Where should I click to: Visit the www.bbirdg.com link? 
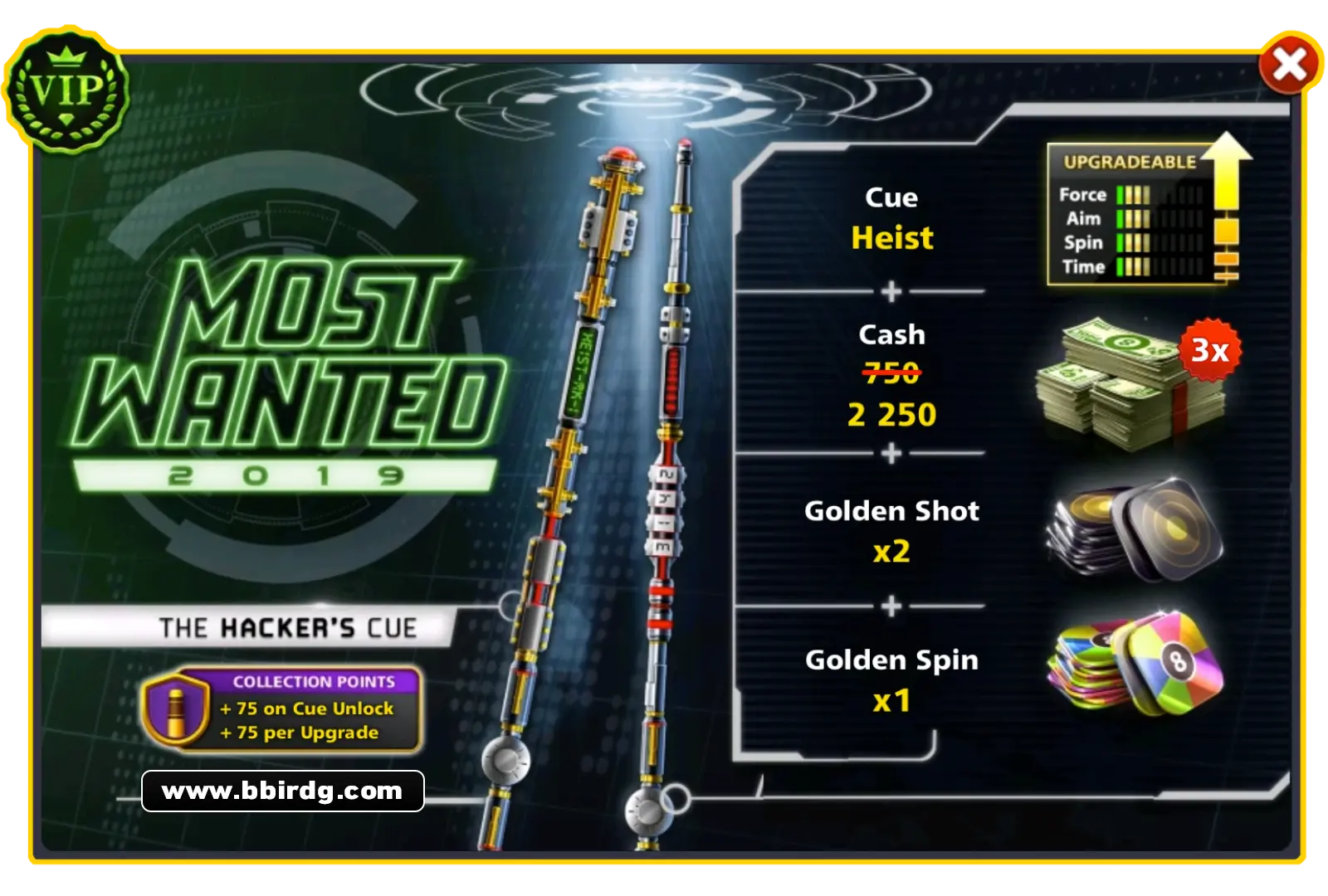click(x=282, y=791)
